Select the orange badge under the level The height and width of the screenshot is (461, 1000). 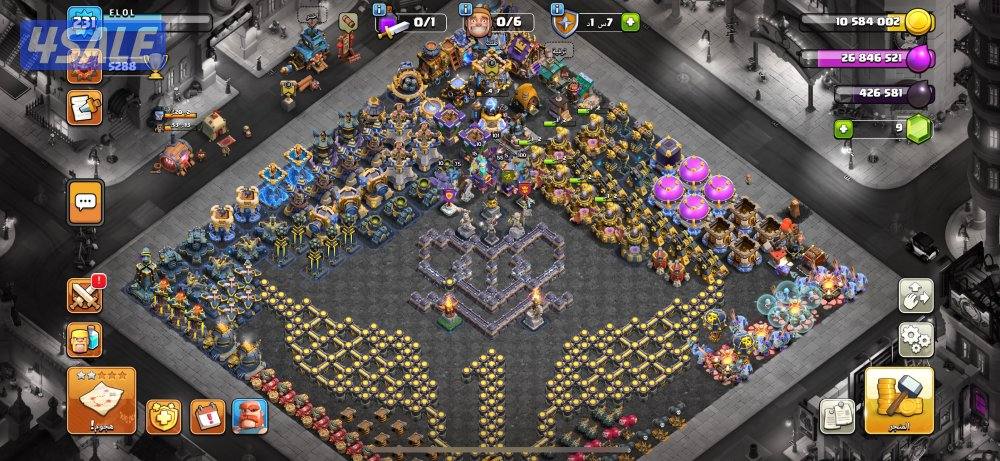pos(84,66)
